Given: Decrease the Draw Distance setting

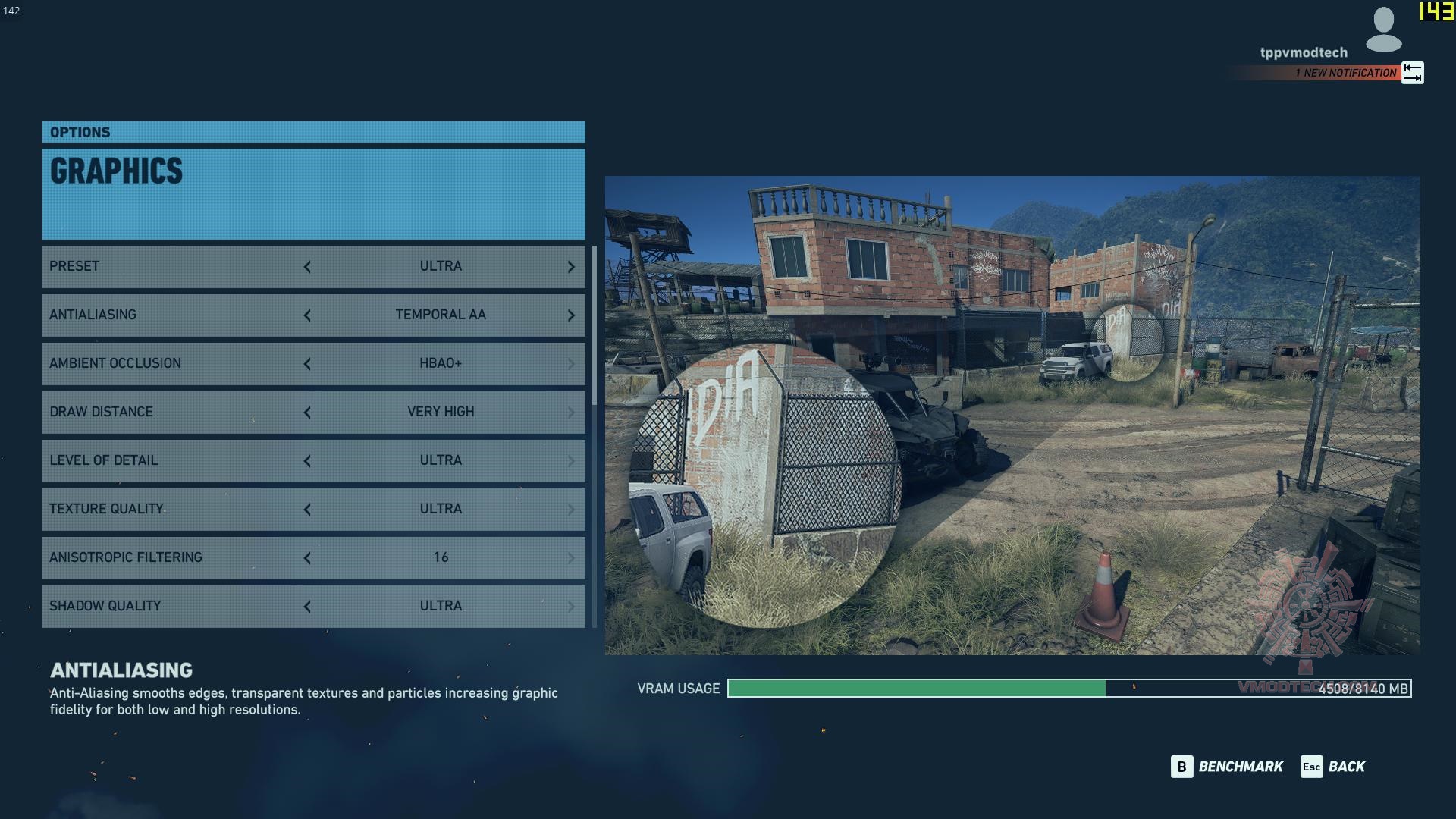Looking at the screenshot, I should point(307,413).
